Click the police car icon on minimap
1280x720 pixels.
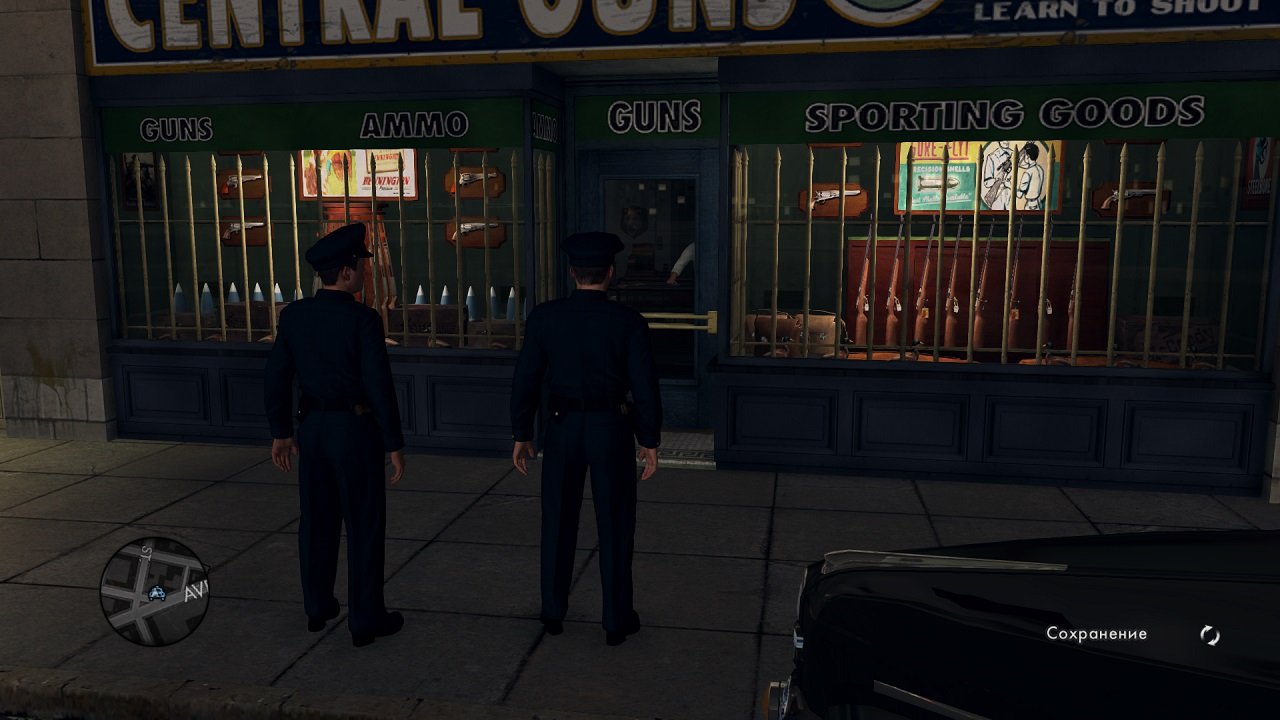[x=156, y=593]
